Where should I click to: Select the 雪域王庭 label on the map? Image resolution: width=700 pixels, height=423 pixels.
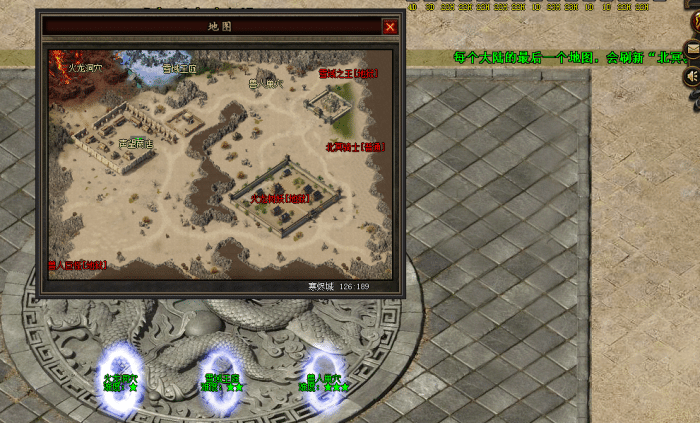pos(180,70)
